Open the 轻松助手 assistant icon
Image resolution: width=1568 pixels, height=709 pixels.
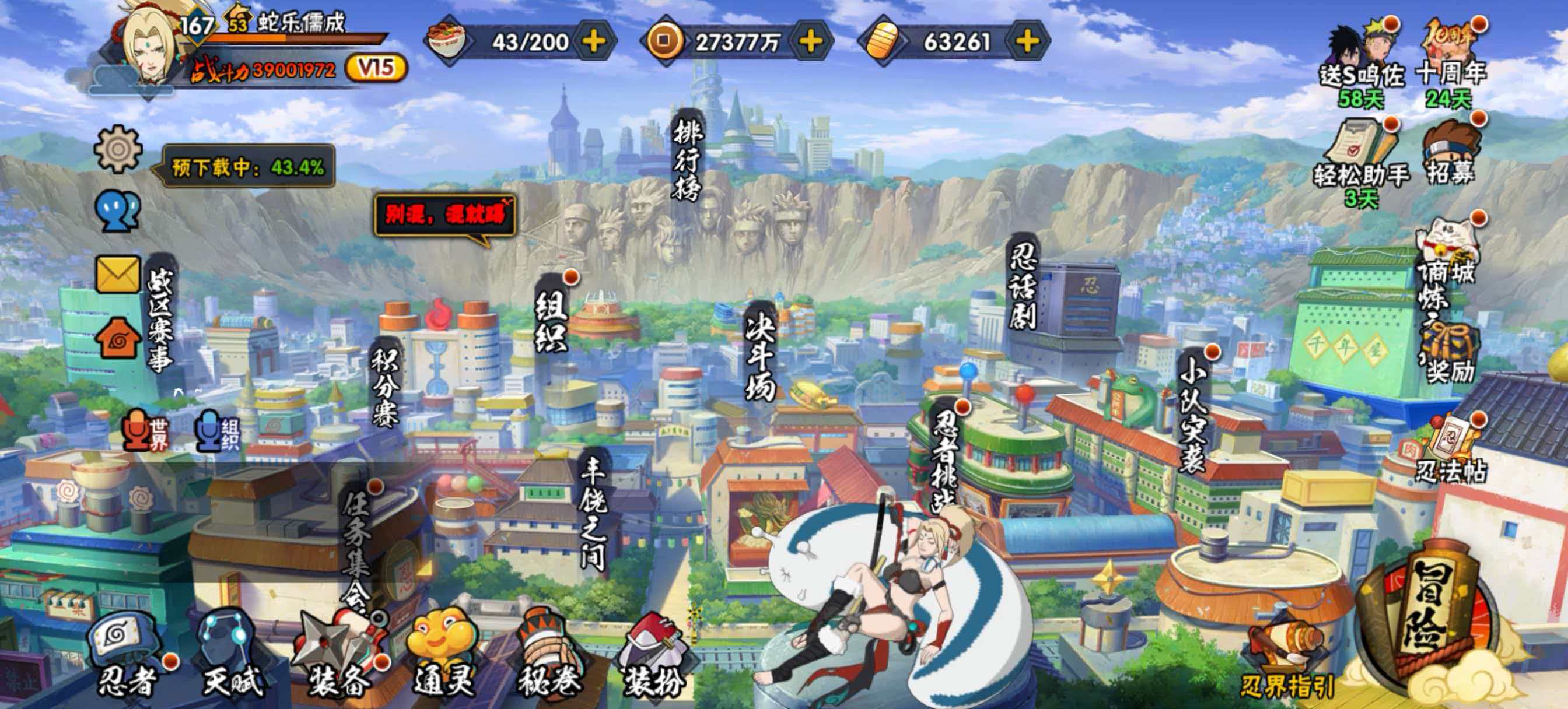point(1361,157)
